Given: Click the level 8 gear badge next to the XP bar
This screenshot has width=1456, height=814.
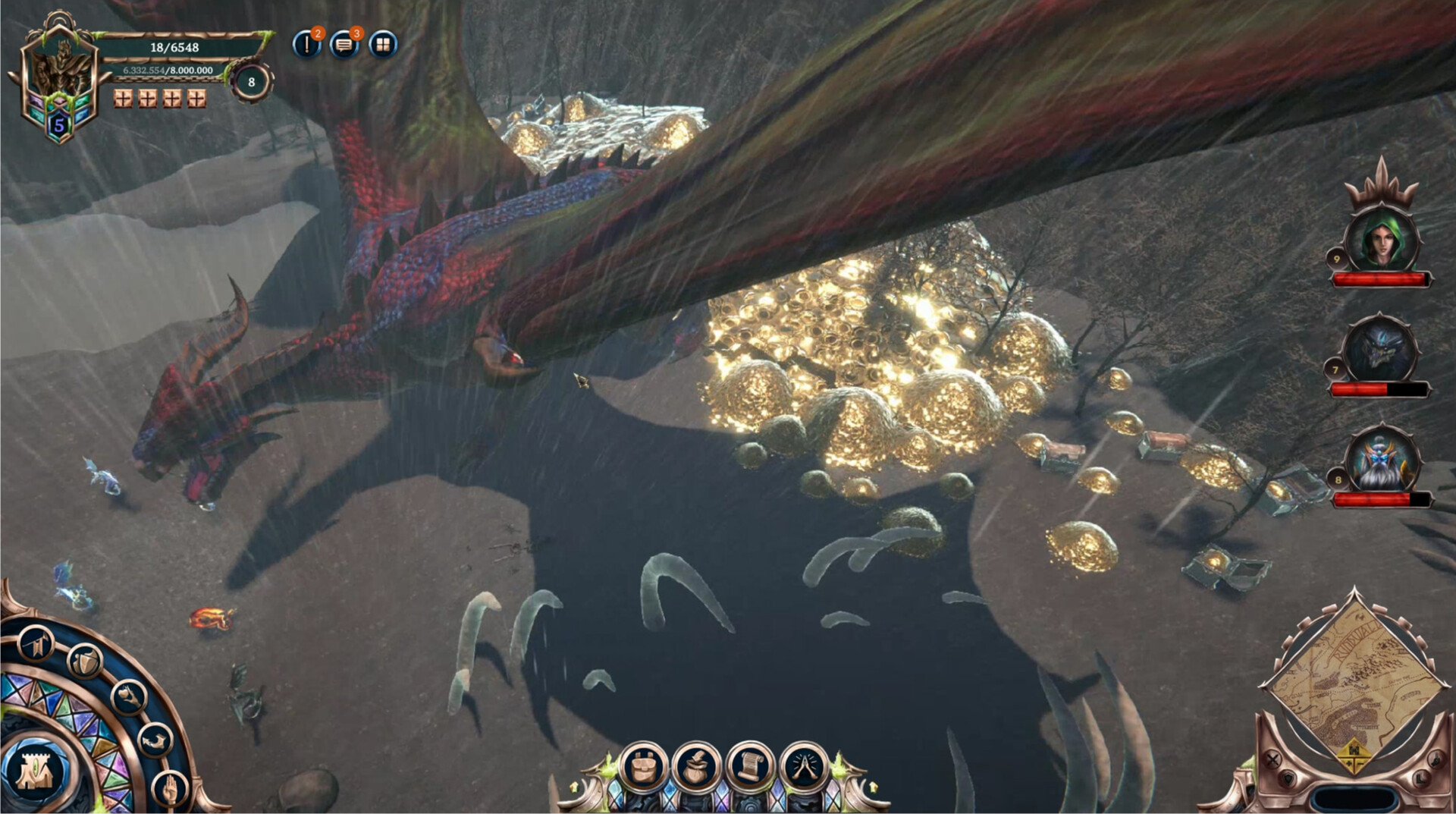Looking at the screenshot, I should pyautogui.click(x=250, y=81).
